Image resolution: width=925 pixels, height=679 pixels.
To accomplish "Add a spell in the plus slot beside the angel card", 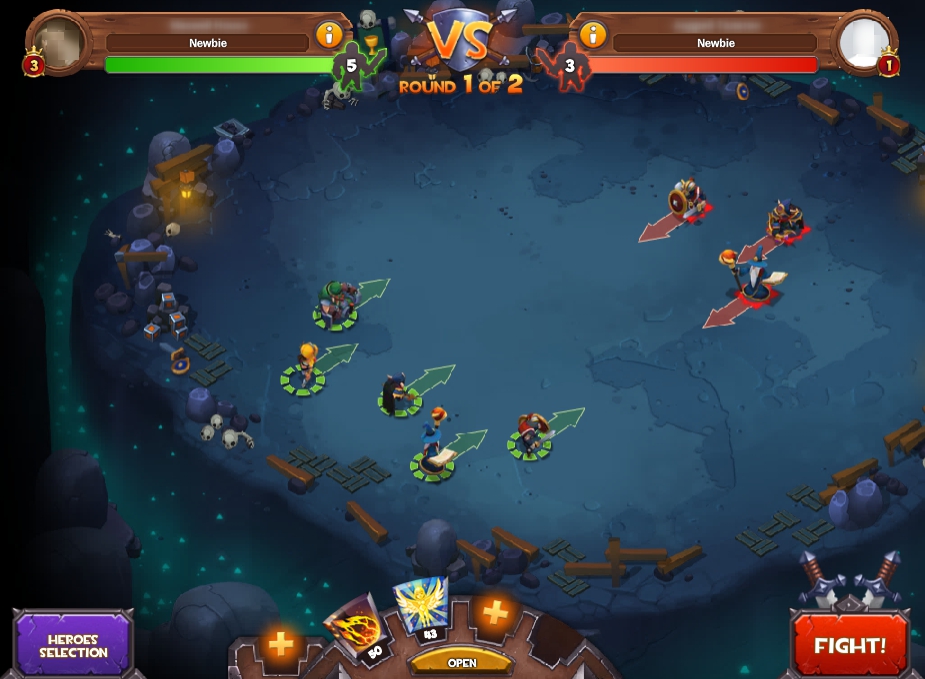I will pyautogui.click(x=495, y=612).
